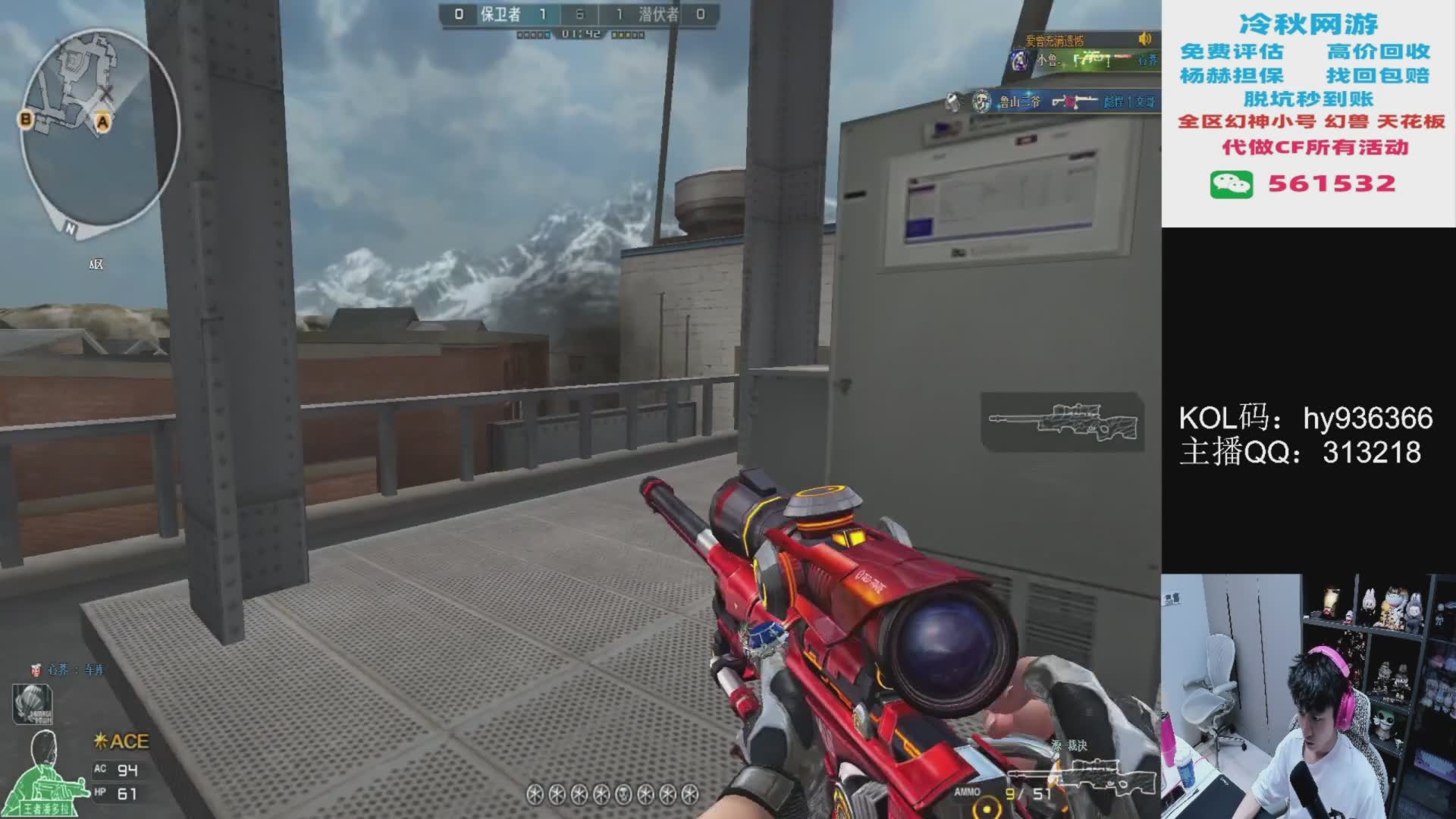
Task: Open the streamer webcam thumbnail
Action: tap(1308, 696)
